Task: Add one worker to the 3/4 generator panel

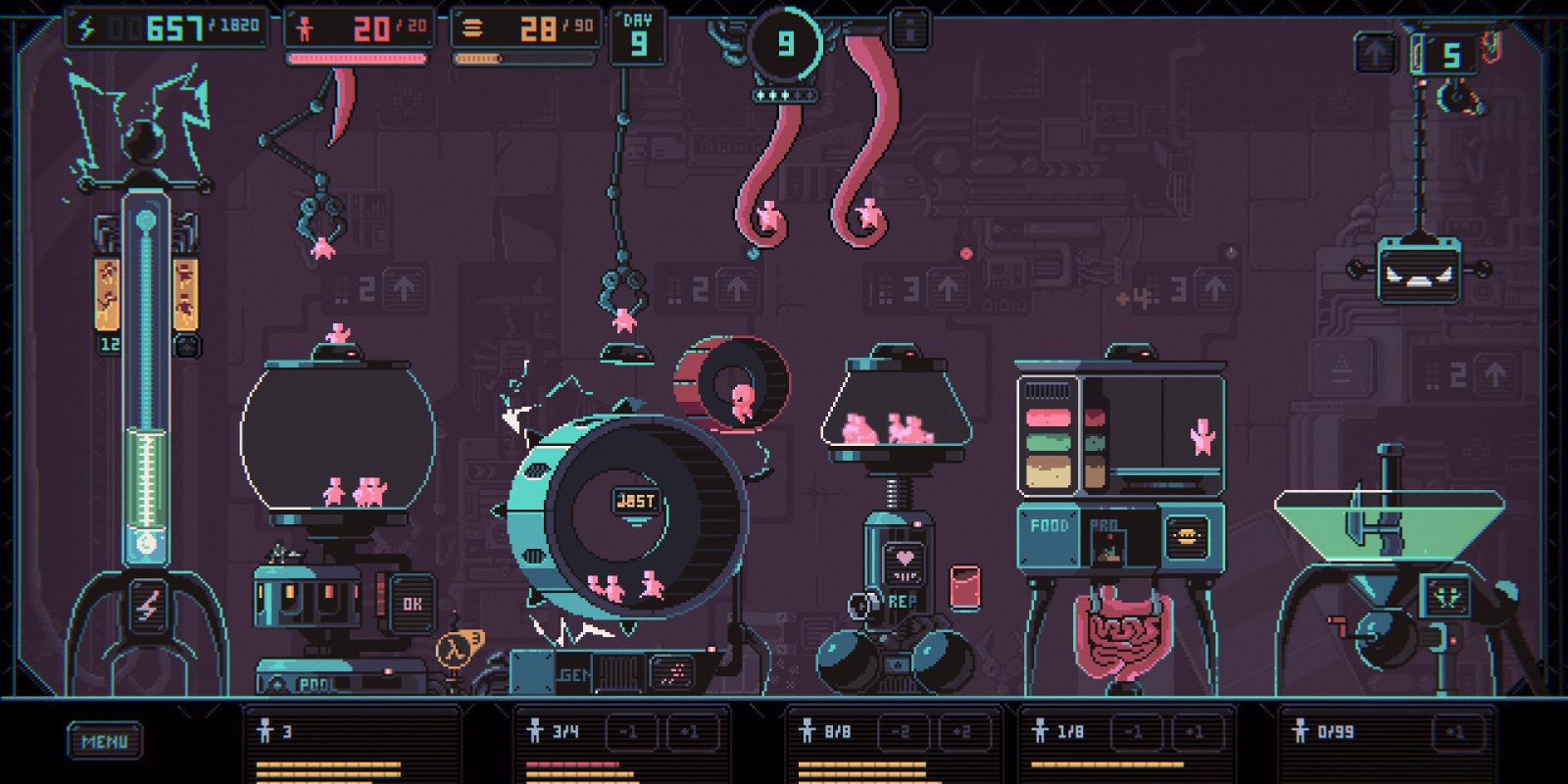Action: pos(689,731)
